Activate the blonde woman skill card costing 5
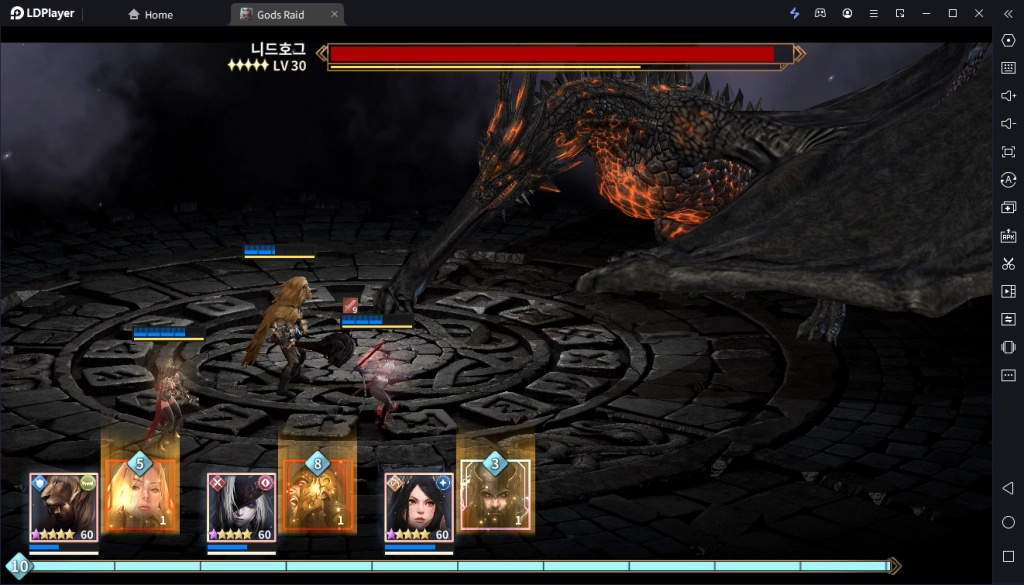The width and height of the screenshot is (1024, 585). [x=140, y=495]
